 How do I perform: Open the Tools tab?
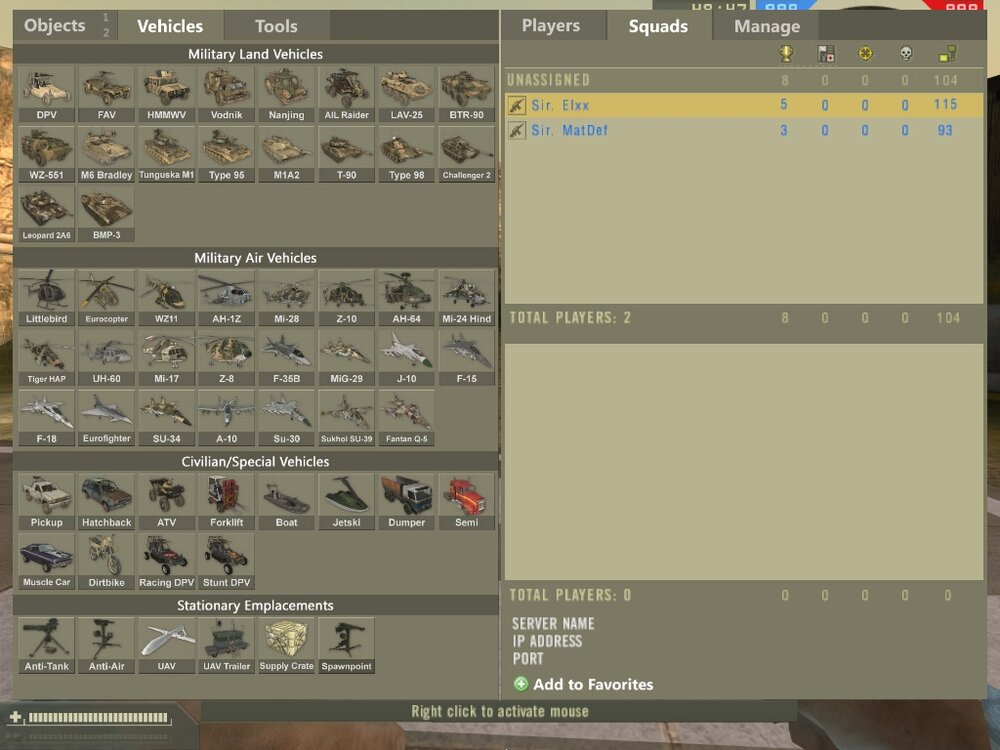coord(276,27)
